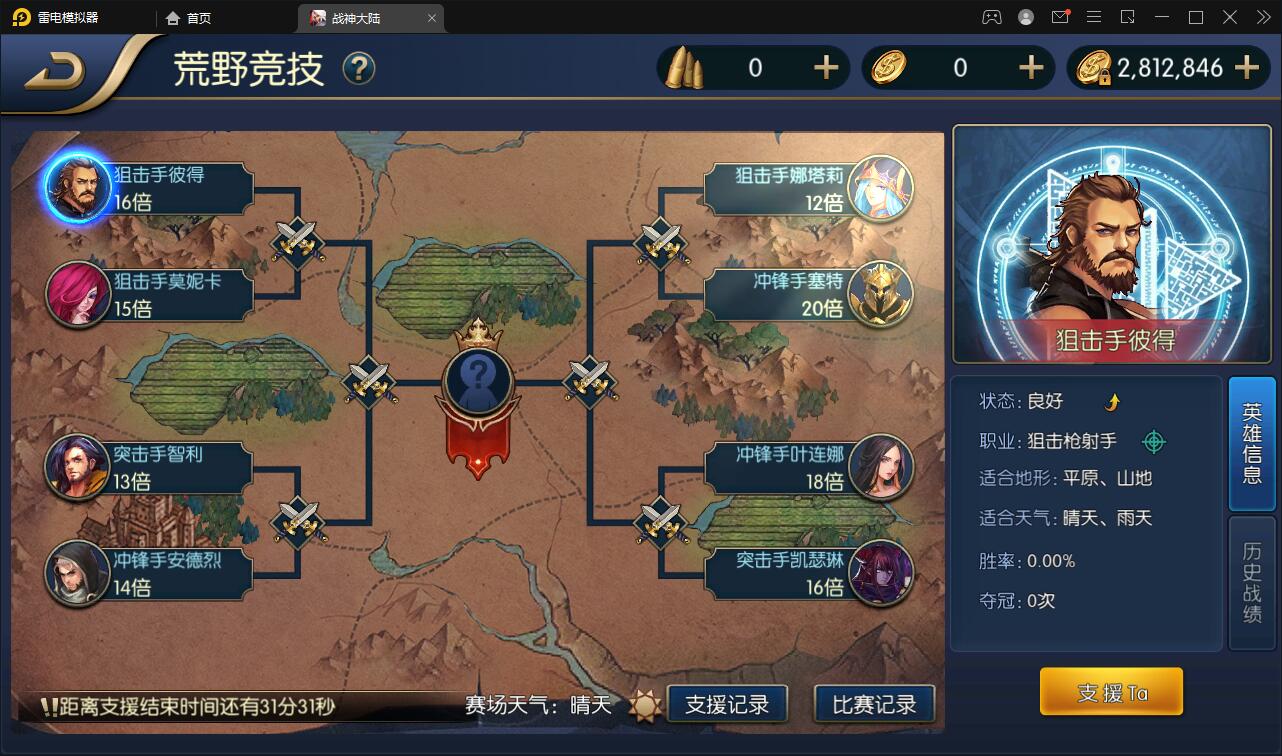
Task: Open 比赛记录 at the bottom
Action: coord(873,703)
